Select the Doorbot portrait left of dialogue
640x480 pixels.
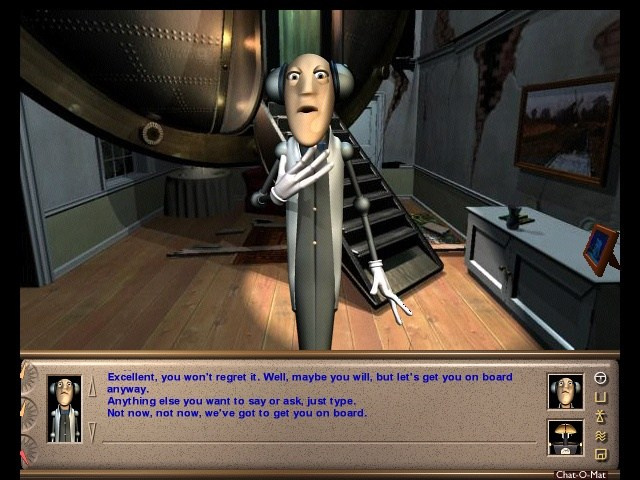point(64,408)
